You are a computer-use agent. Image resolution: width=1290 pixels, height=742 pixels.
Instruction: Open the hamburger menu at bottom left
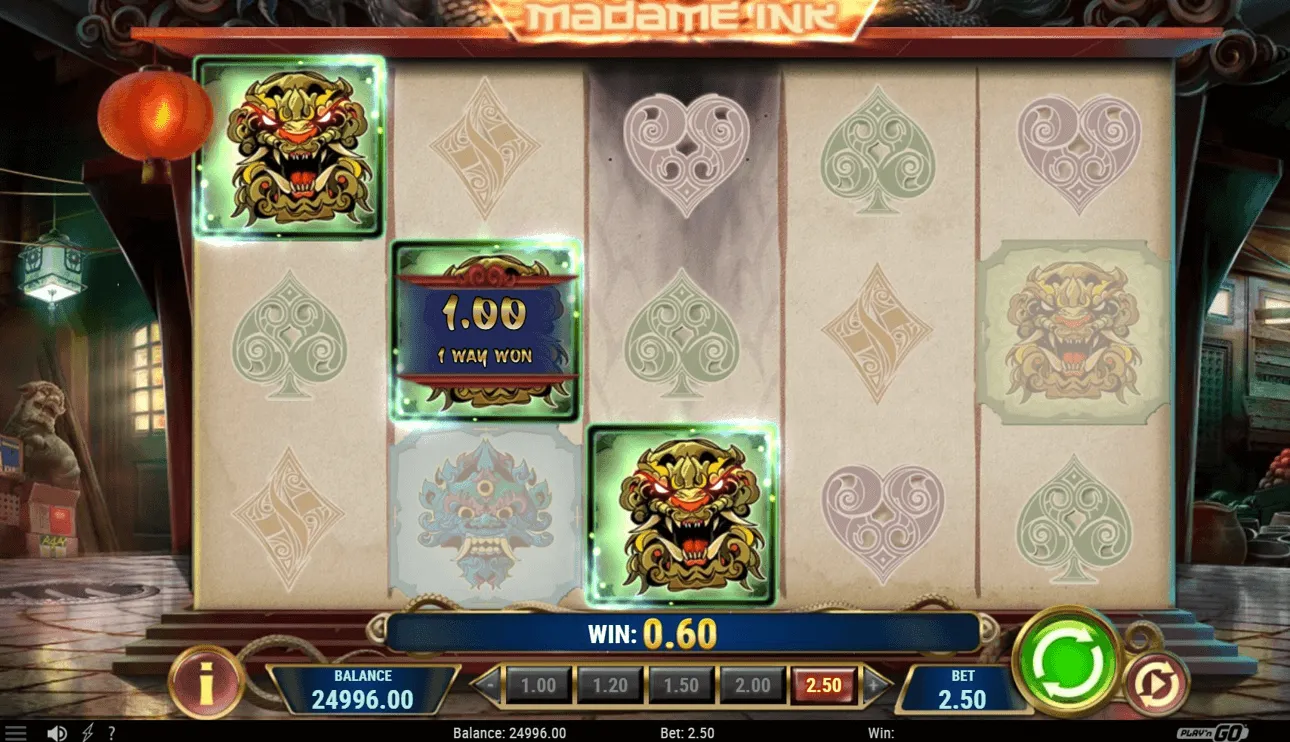pos(14,731)
